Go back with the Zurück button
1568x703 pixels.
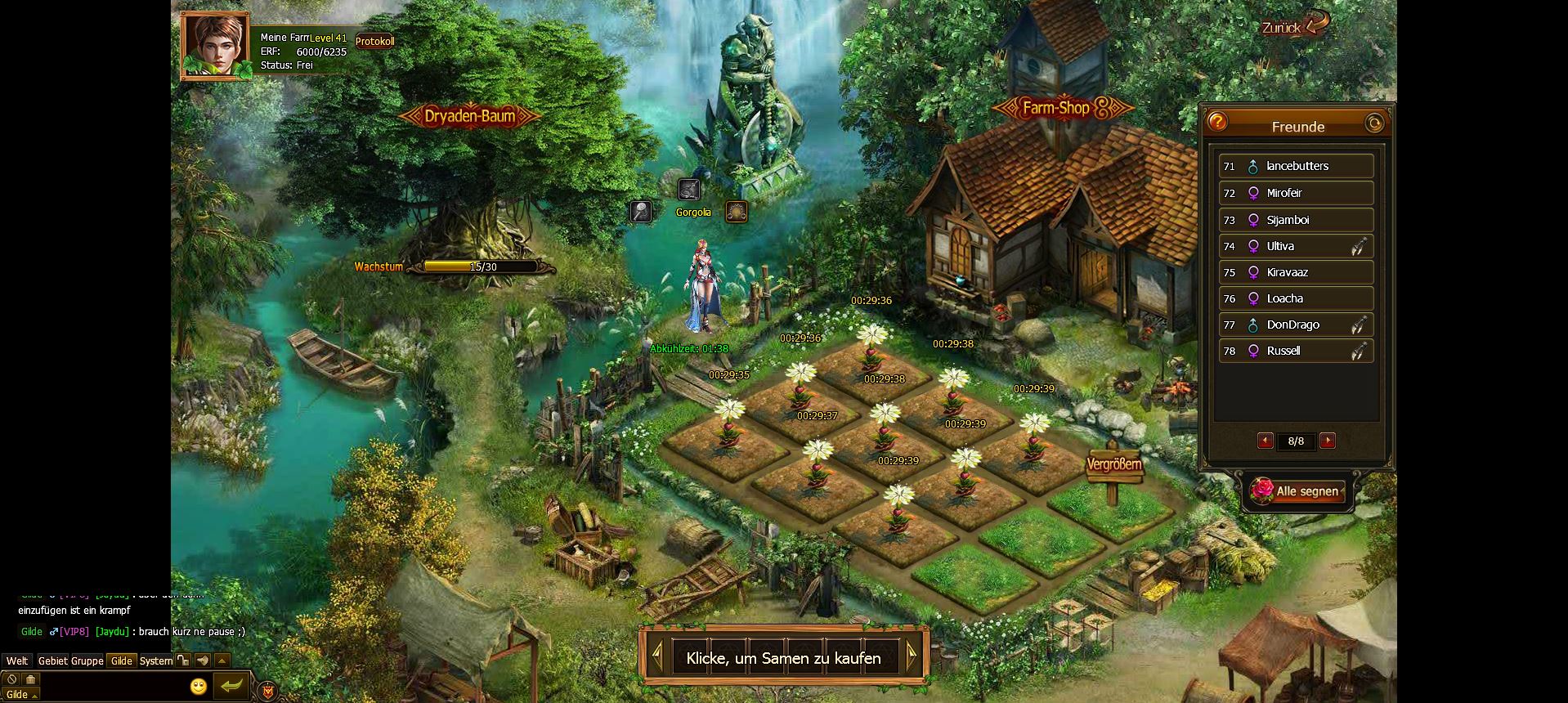1292,27
